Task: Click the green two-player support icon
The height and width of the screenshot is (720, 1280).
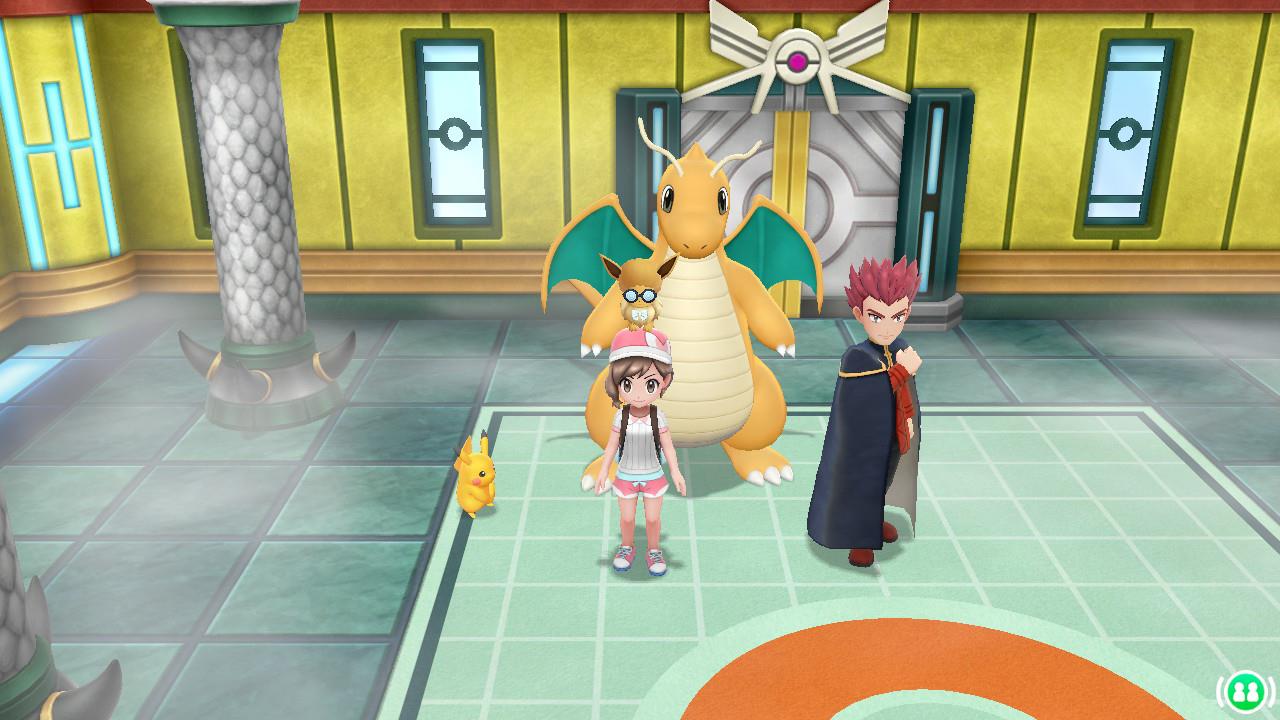Action: click(x=1243, y=689)
